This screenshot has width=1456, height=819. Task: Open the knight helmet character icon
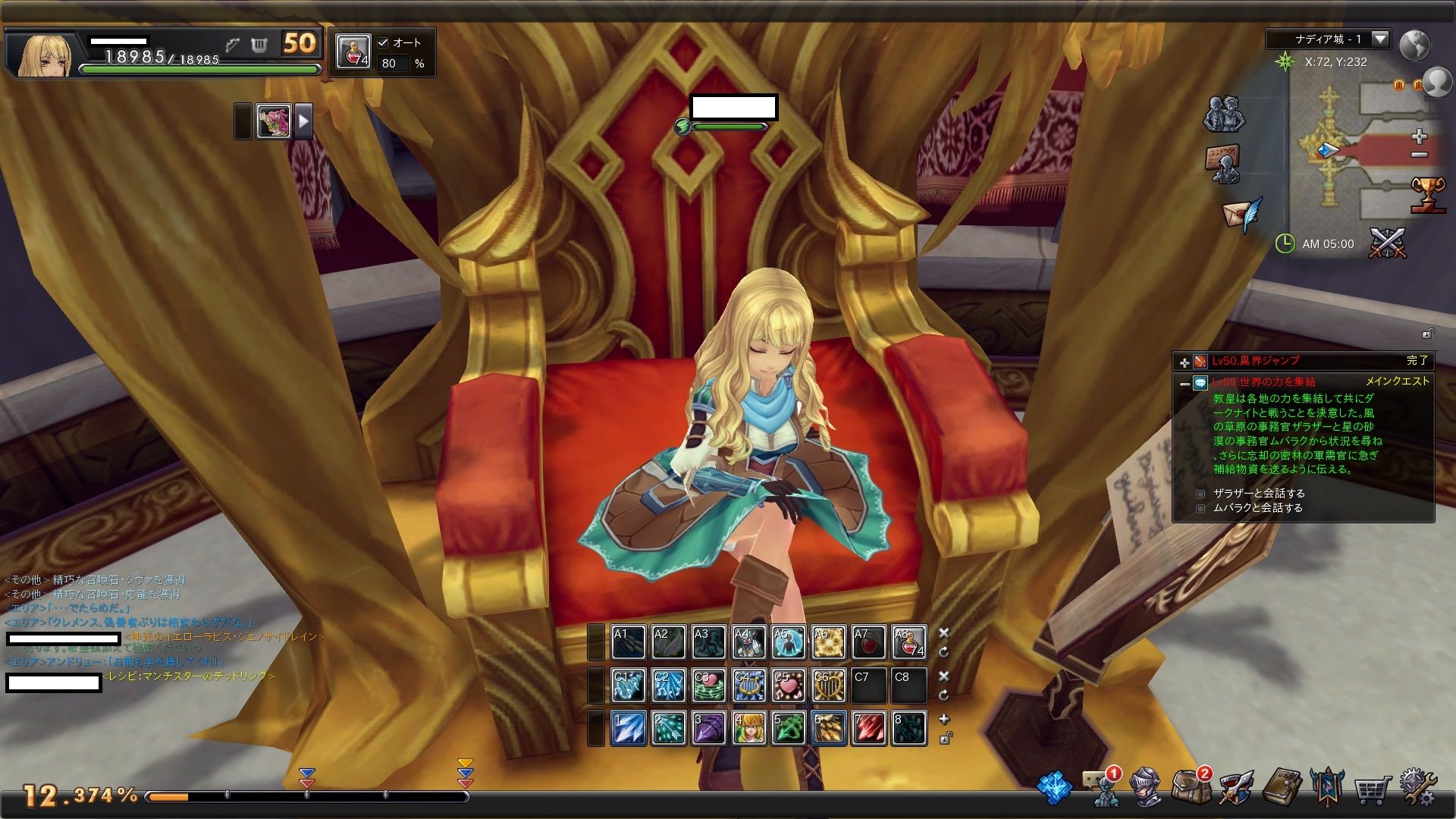1145,787
